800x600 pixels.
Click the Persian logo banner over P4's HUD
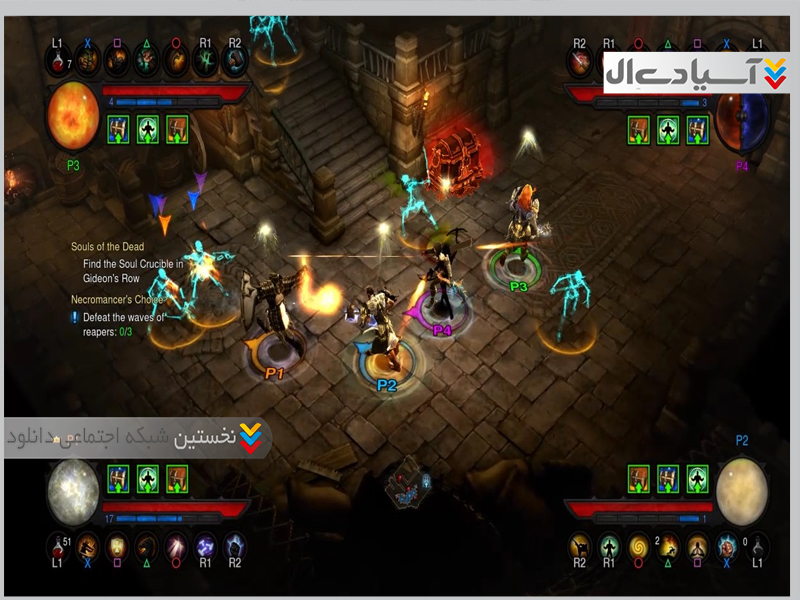(x=696, y=72)
